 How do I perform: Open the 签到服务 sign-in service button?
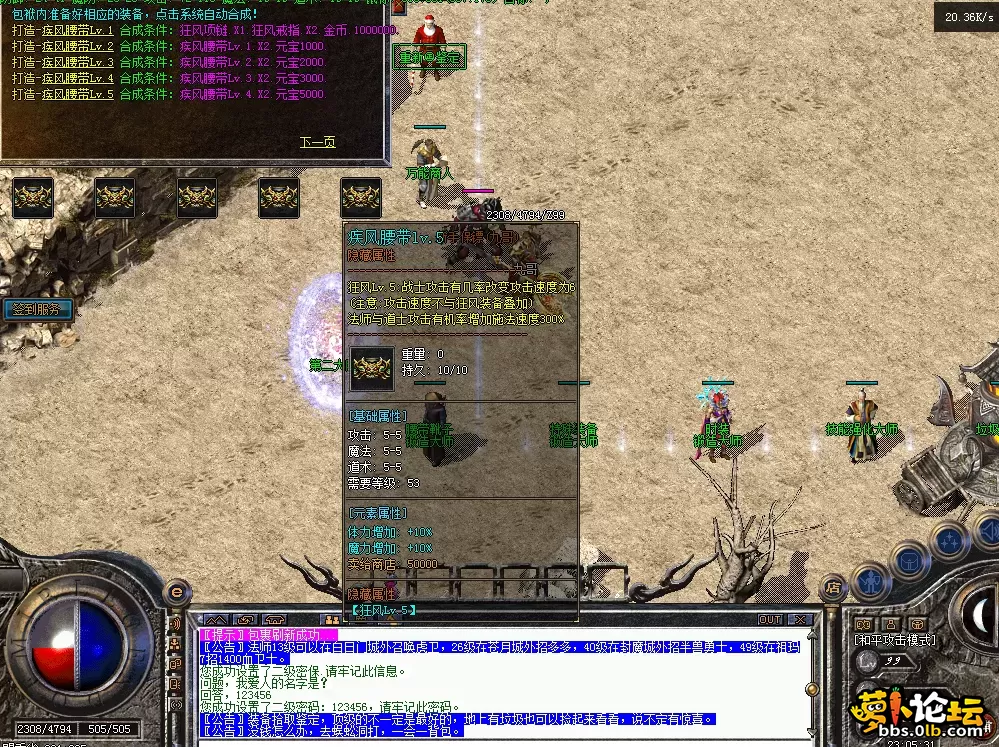(39, 310)
